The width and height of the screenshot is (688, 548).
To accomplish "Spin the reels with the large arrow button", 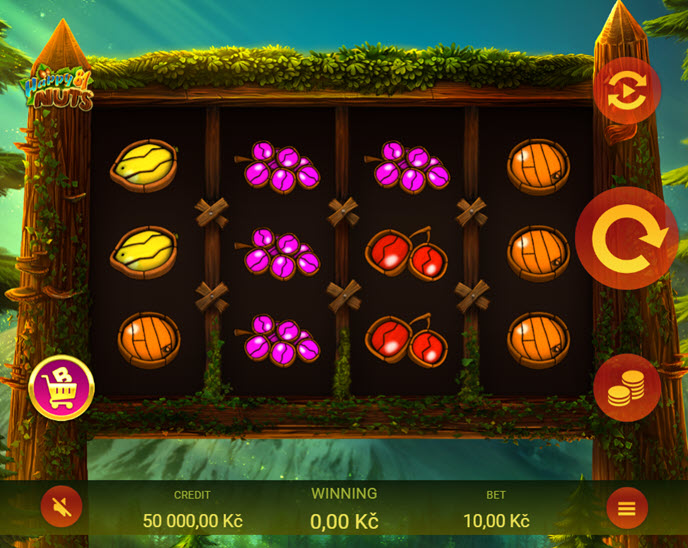I will (x=627, y=238).
